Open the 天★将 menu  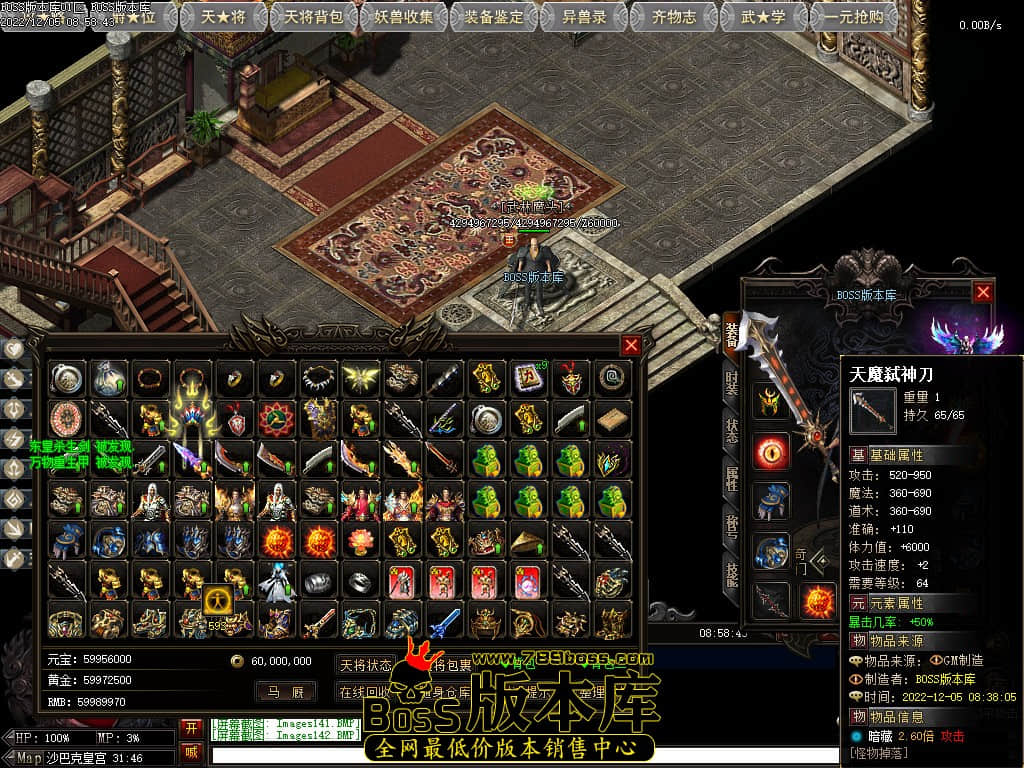coord(224,16)
